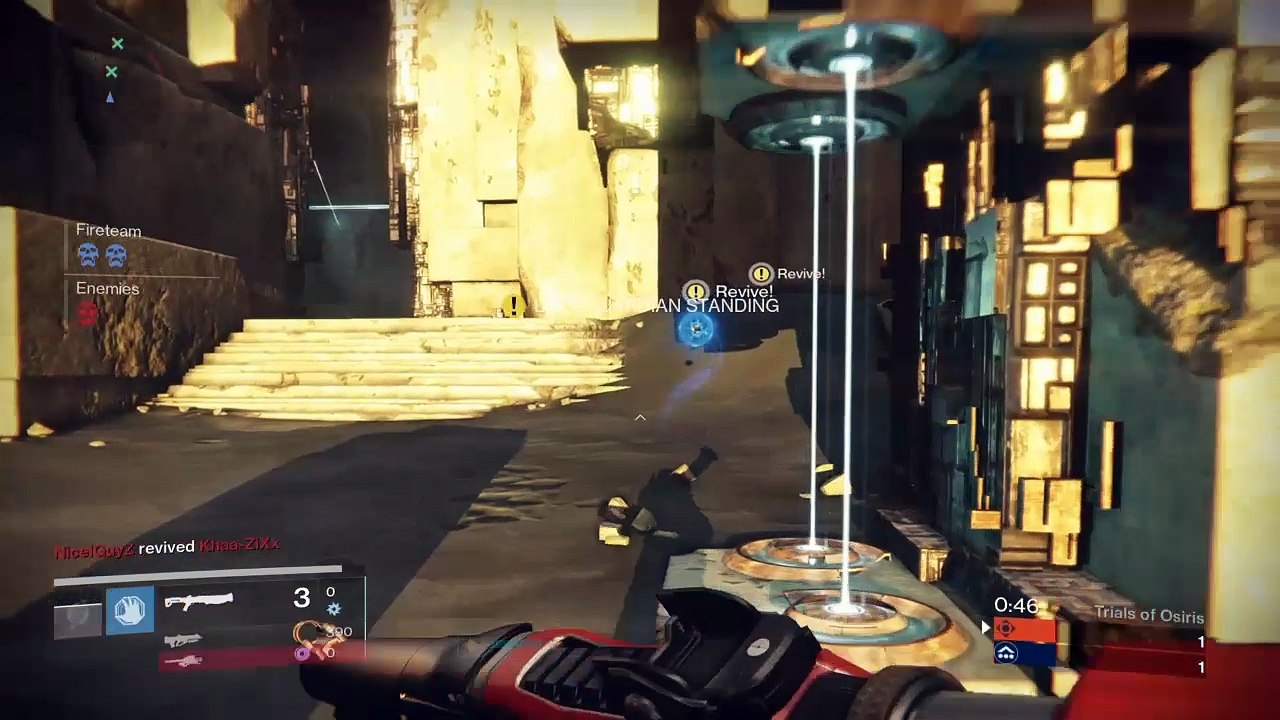The height and width of the screenshot is (720, 1280).
Task: Select the melee hand ability icon
Action: click(130, 611)
